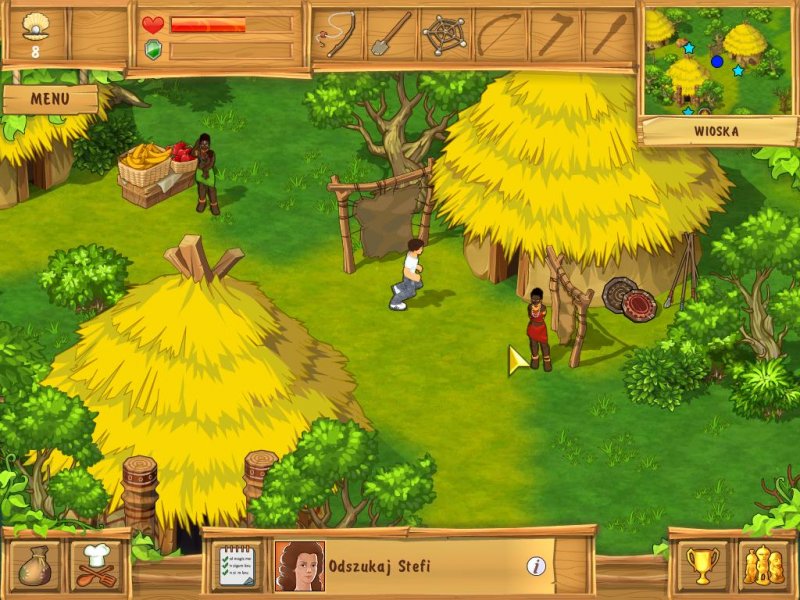800x600 pixels.
Task: Click the bow silhouette tool slot
Action: click(x=499, y=35)
